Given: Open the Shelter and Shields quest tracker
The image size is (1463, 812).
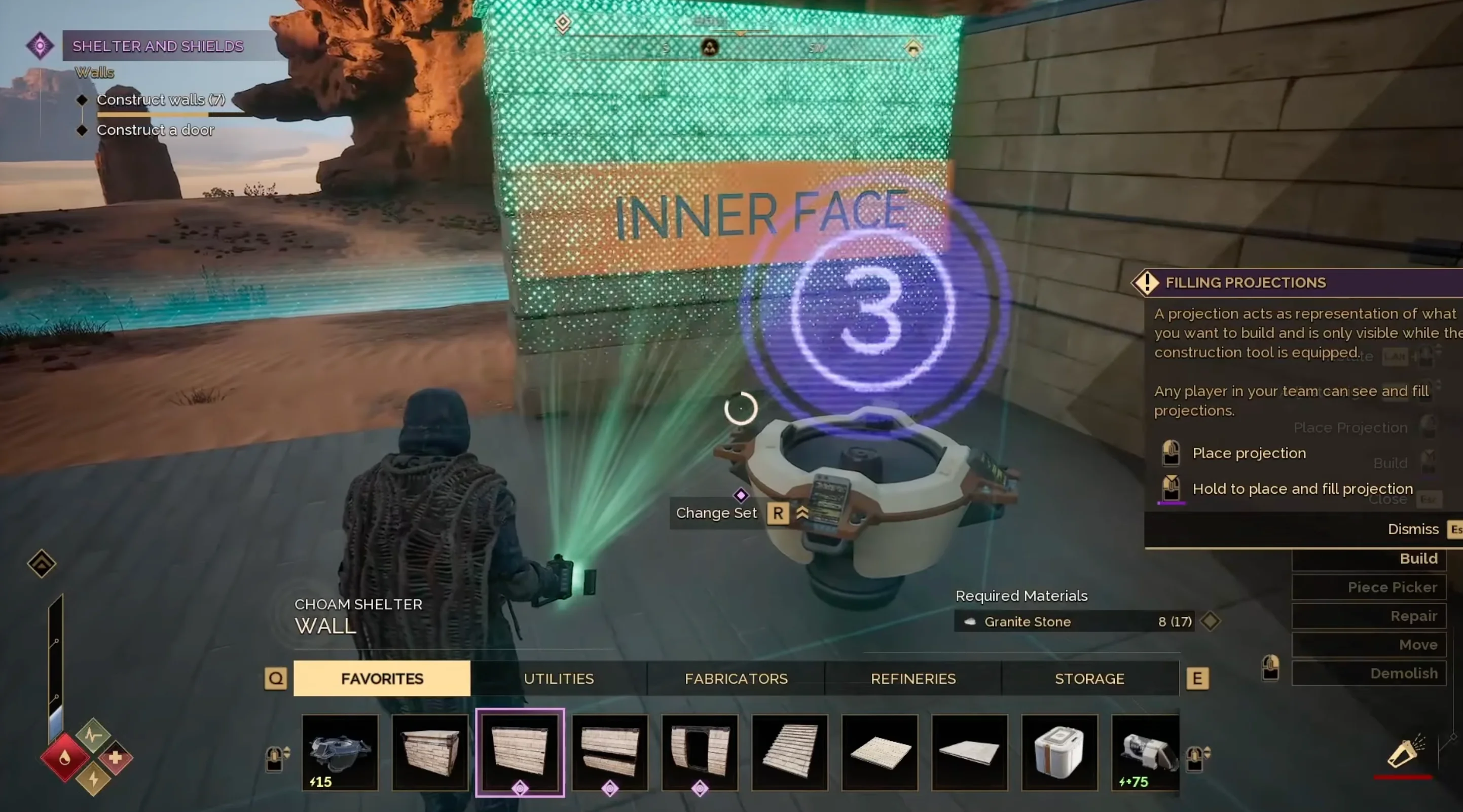Looking at the screenshot, I should [x=157, y=46].
